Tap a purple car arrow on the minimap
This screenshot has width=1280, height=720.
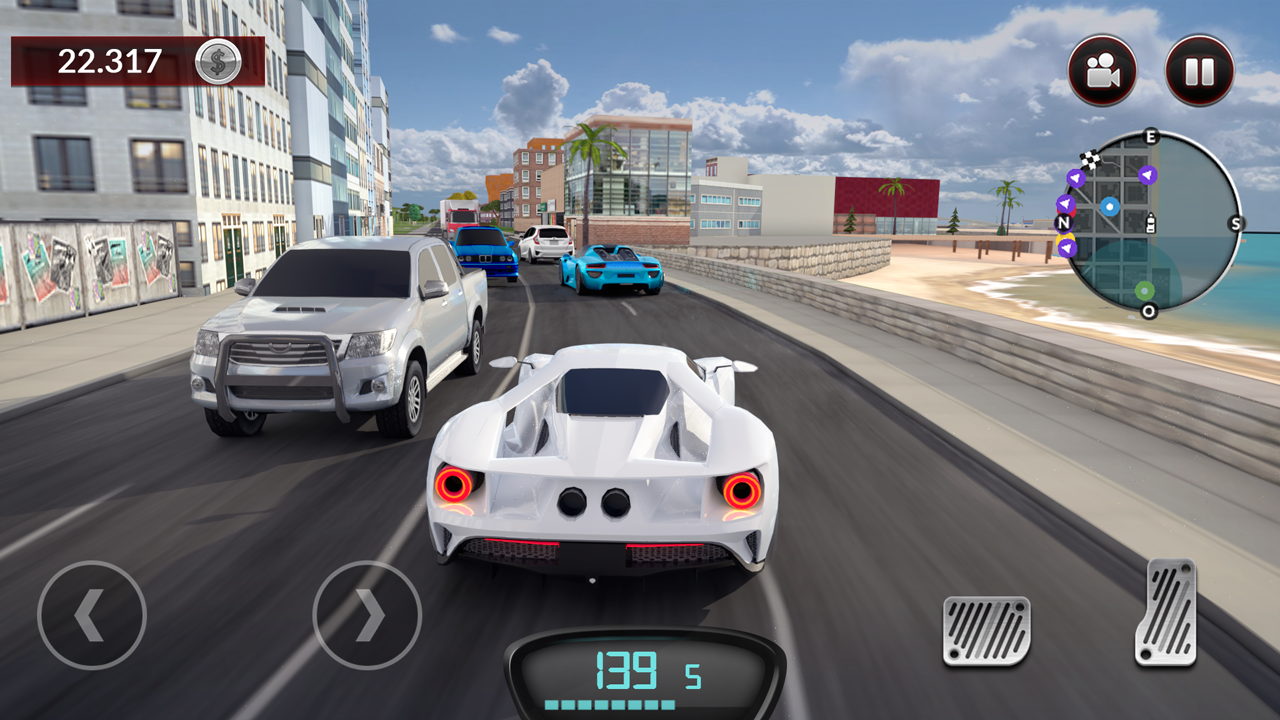click(1147, 176)
